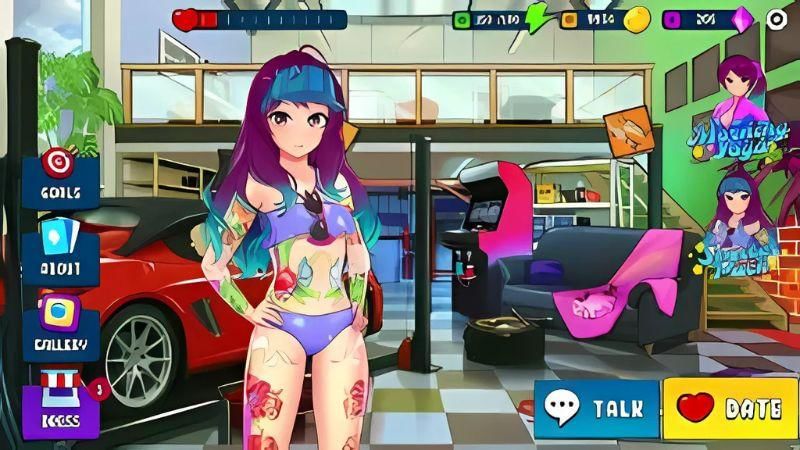Open the card album menu

click(x=60, y=250)
